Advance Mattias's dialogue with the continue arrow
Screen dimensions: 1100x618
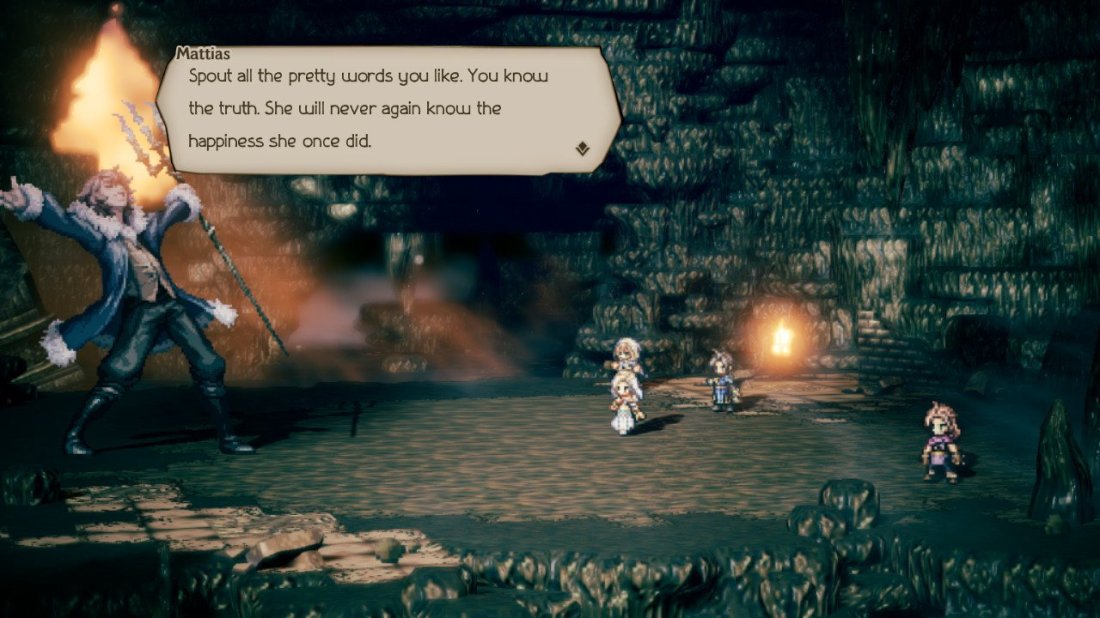click(583, 149)
